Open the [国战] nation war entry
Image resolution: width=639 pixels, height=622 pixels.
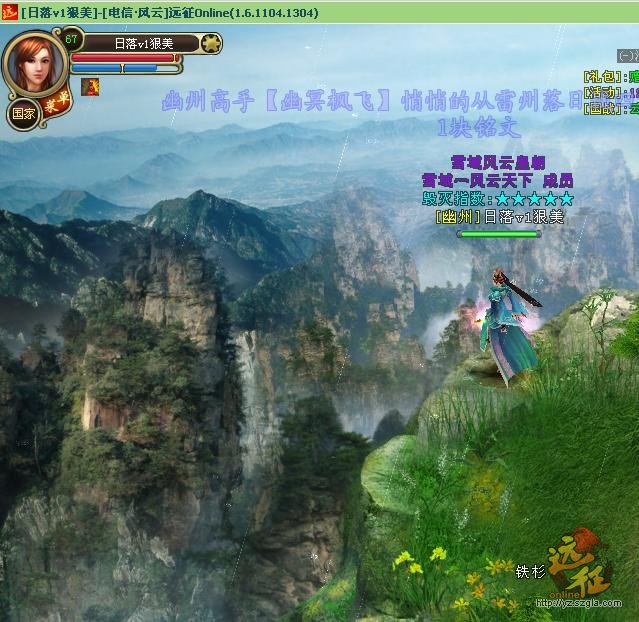coord(601,108)
